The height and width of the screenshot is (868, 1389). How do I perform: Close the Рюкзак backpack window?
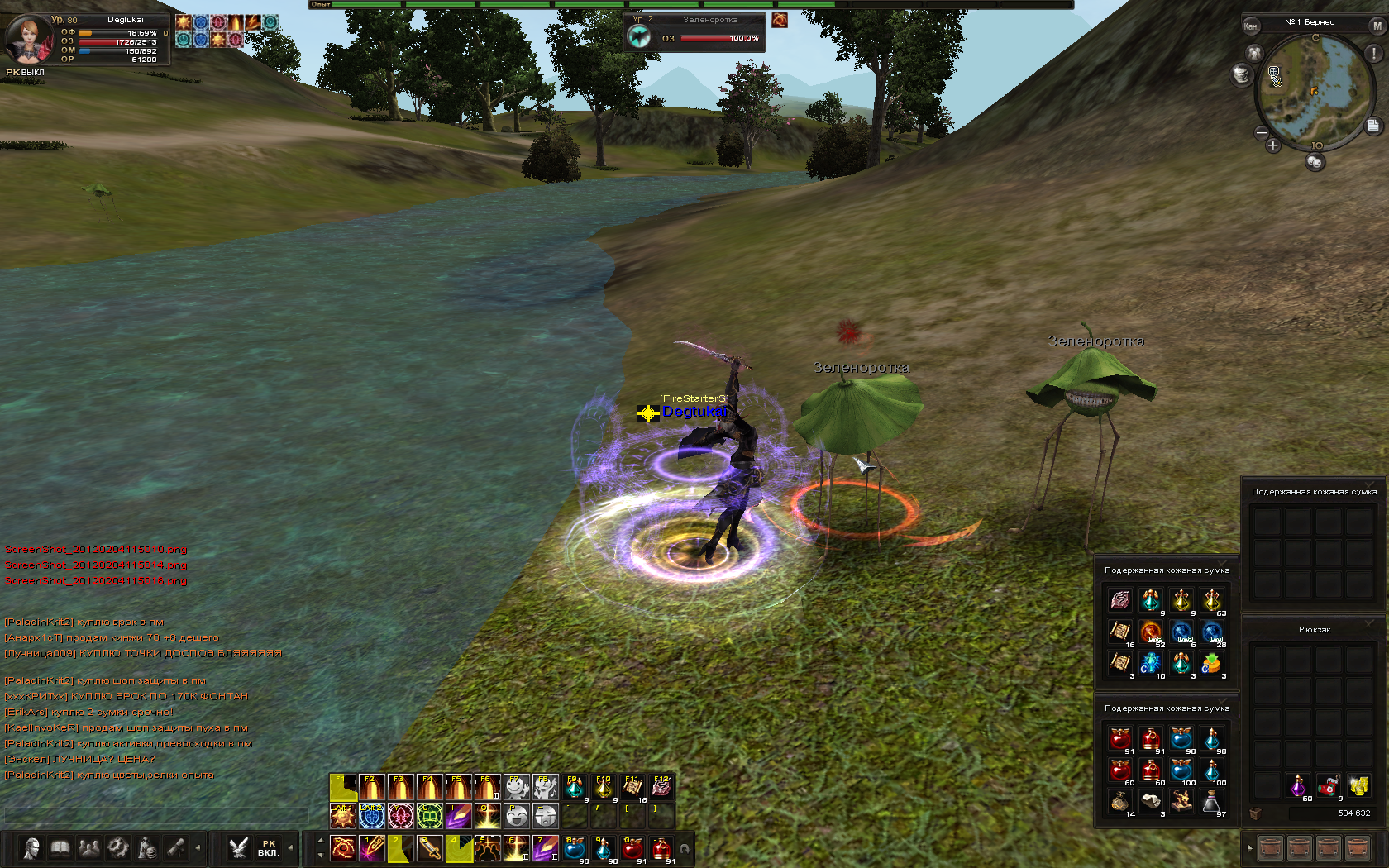(1369, 622)
